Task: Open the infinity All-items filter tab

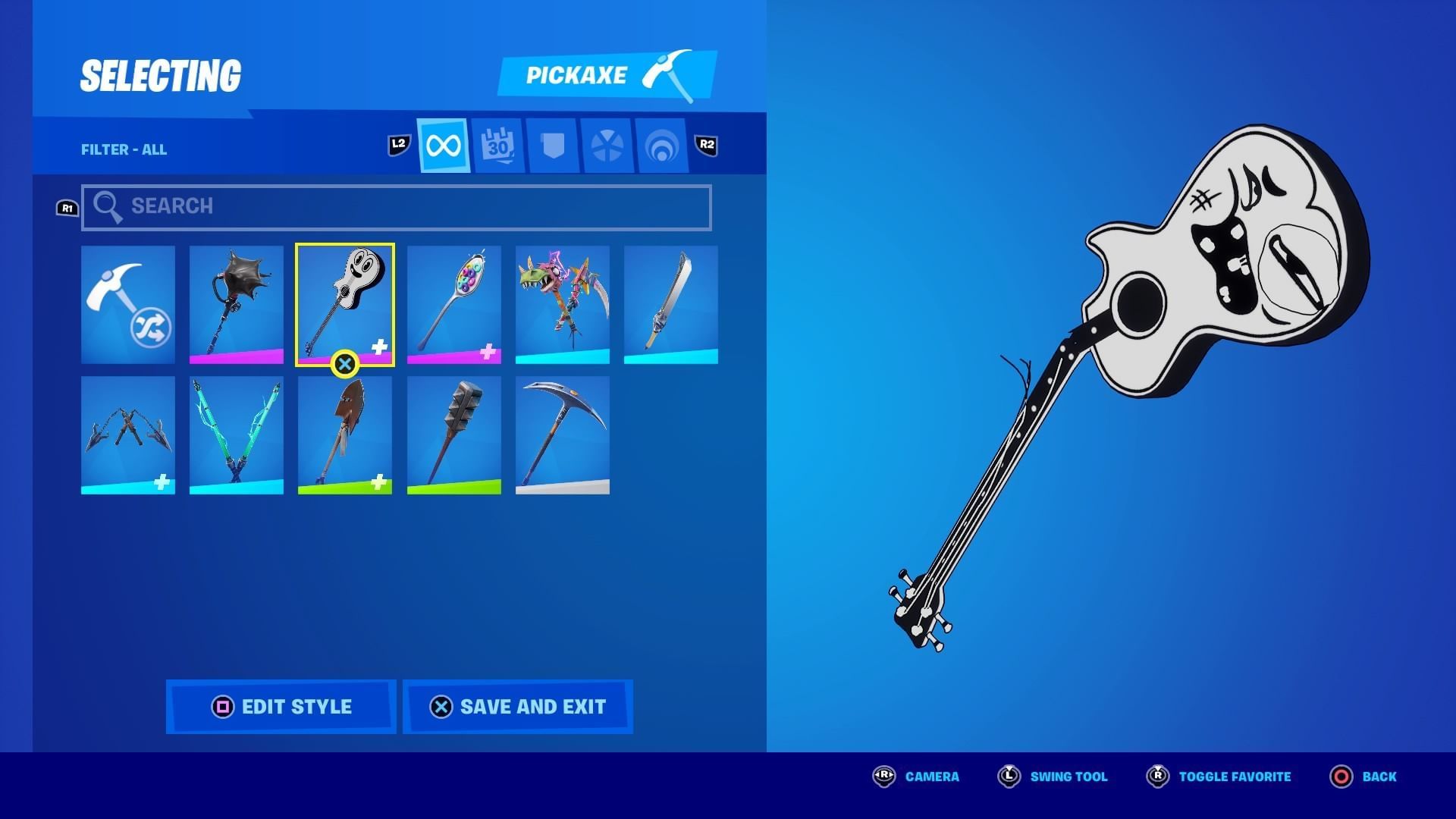Action: 442,145
